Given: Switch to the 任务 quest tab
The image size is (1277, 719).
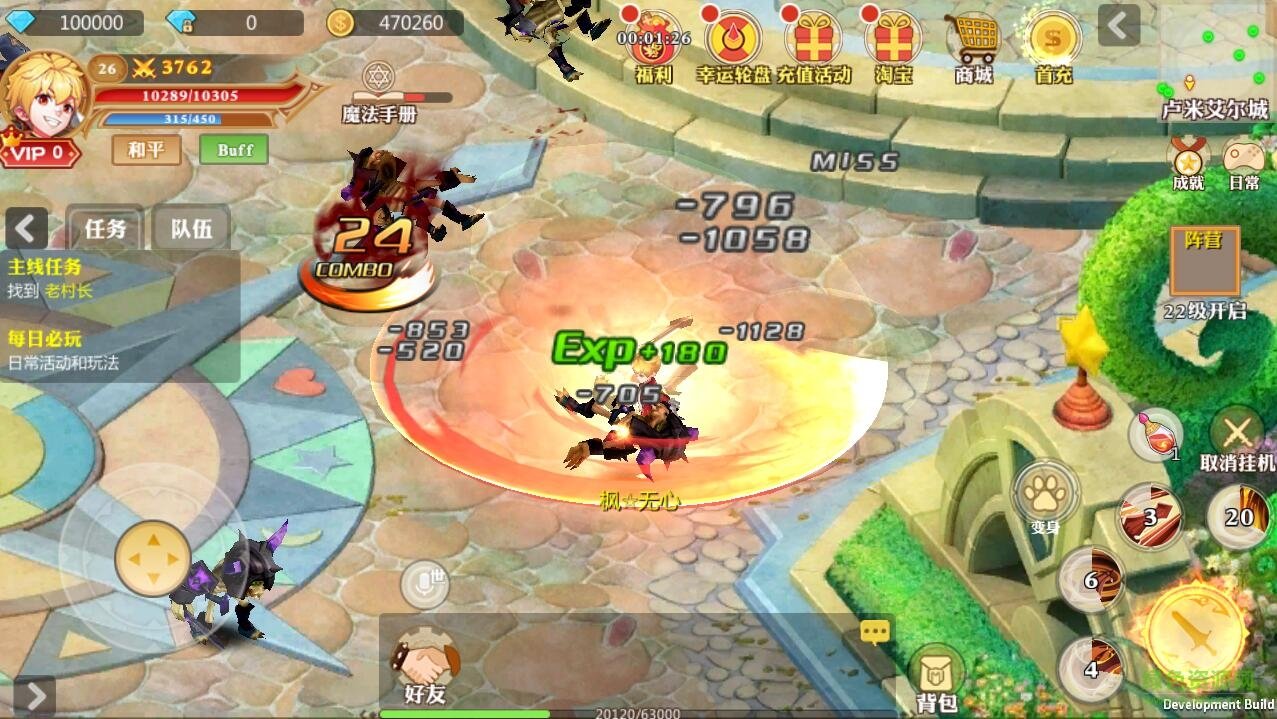Looking at the screenshot, I should click(x=105, y=229).
